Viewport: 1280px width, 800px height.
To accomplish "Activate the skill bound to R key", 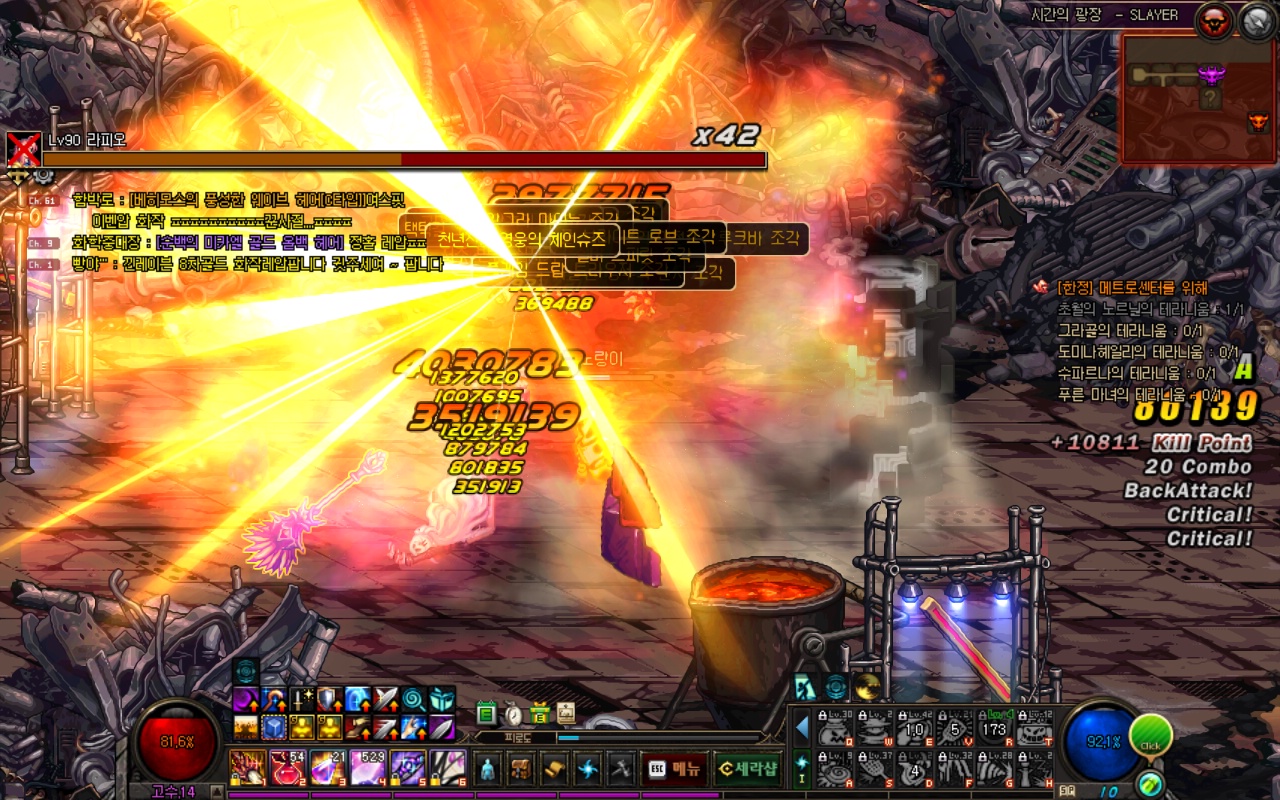I will [x=994, y=729].
